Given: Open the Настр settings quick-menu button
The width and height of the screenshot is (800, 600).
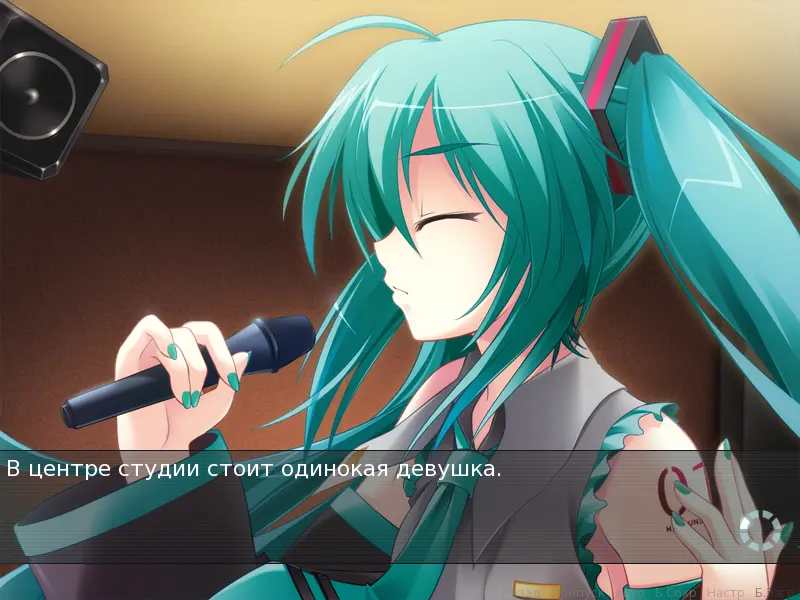Looking at the screenshot, I should point(725,593).
